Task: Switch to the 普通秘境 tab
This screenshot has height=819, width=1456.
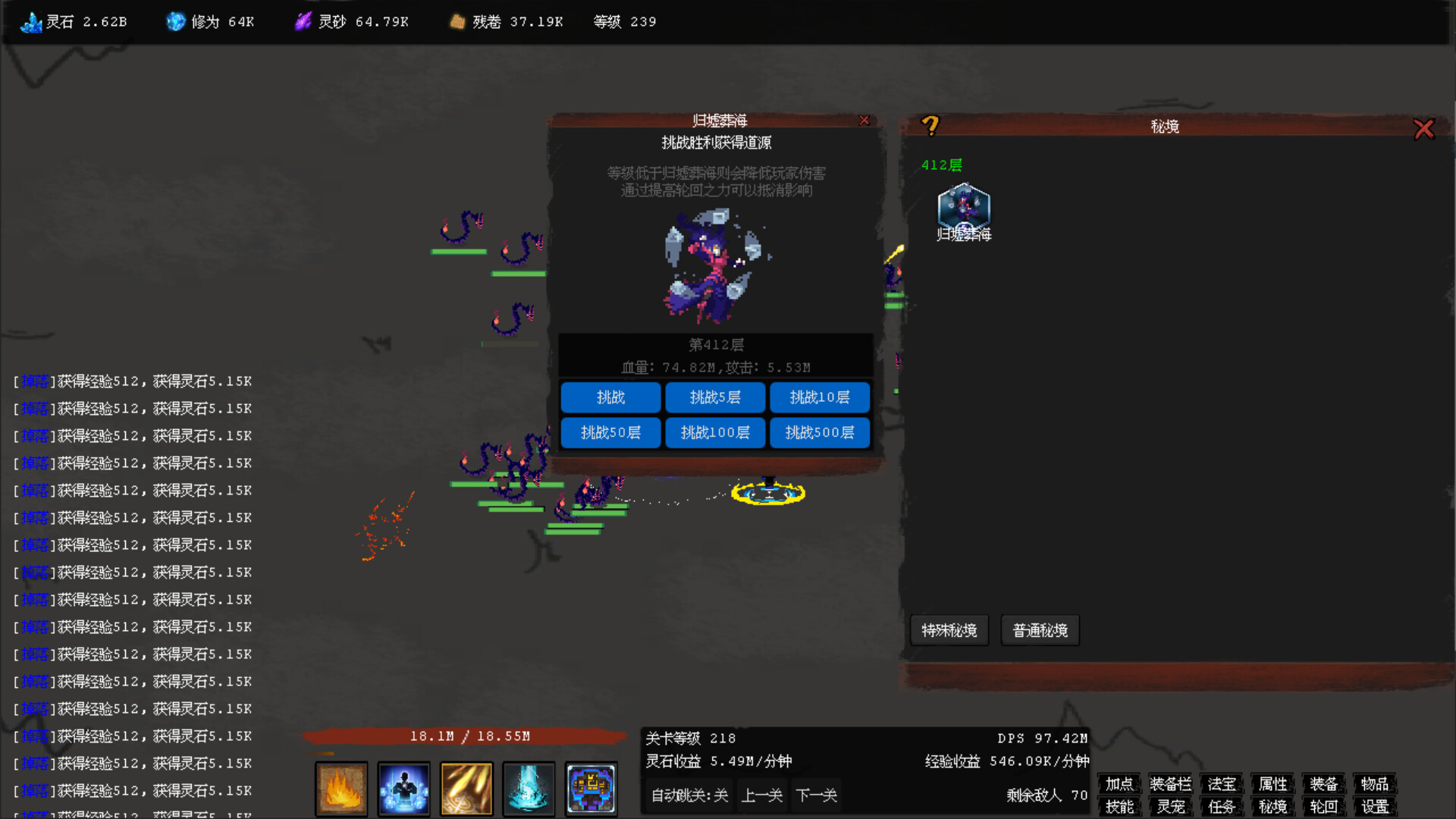Action: pos(1040,630)
